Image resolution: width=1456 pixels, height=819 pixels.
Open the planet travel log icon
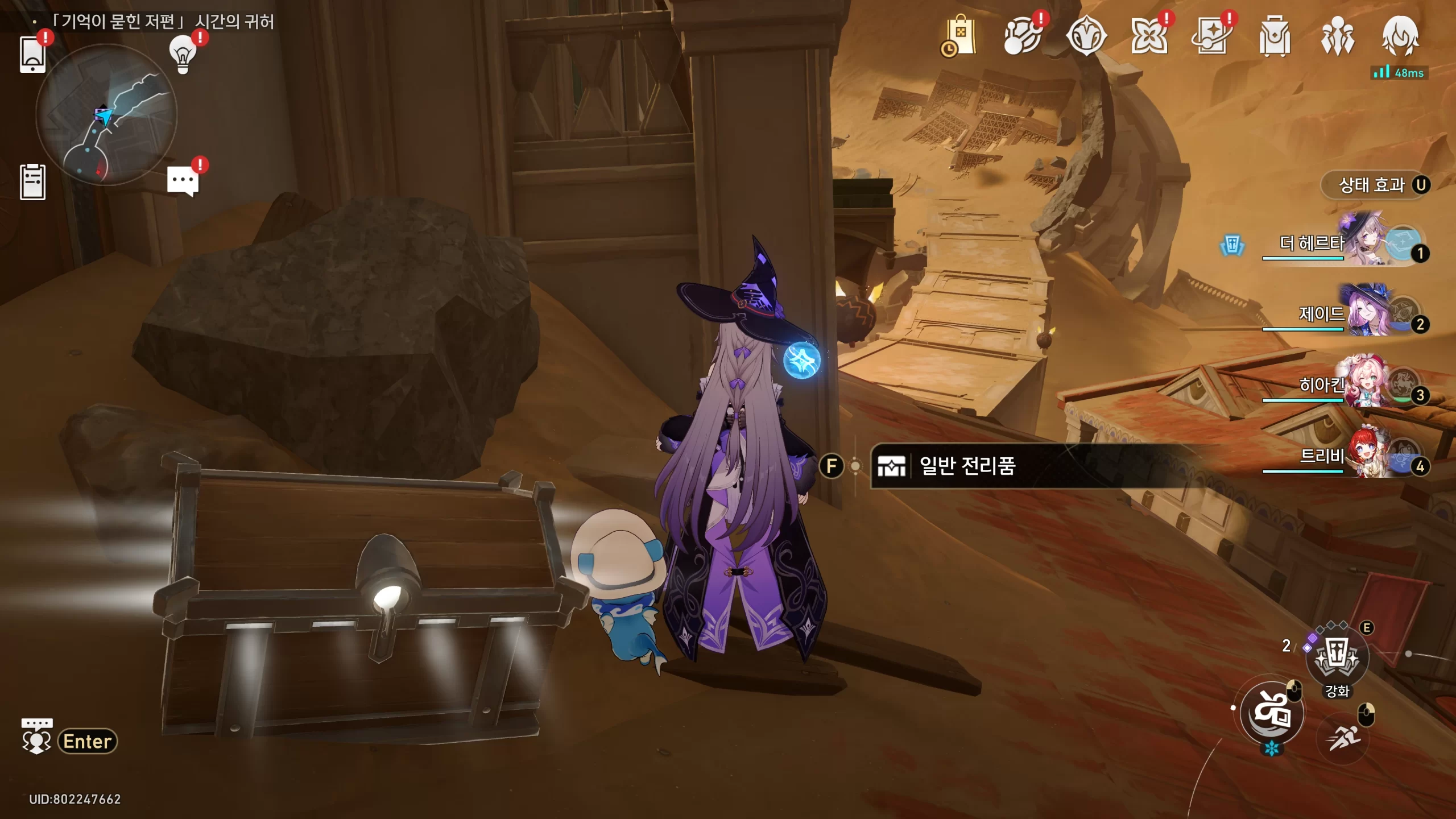coord(1022,36)
